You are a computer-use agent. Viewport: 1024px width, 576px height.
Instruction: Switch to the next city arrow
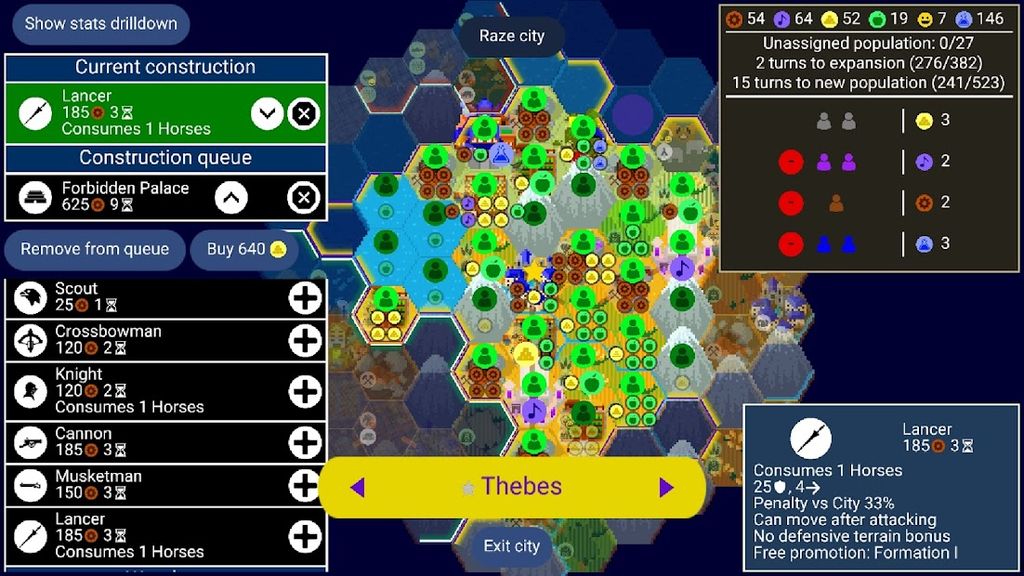click(x=666, y=488)
